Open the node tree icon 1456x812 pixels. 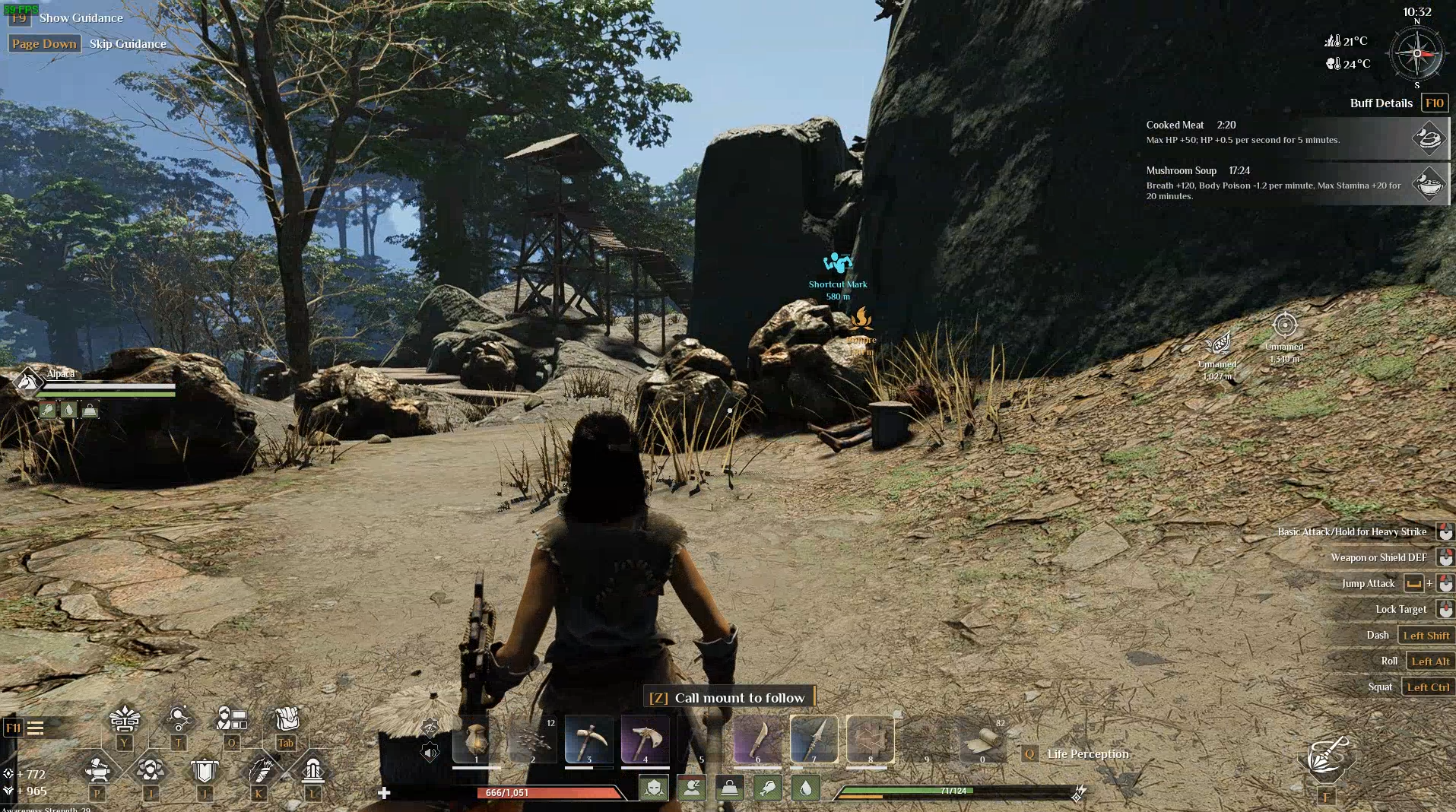178,718
